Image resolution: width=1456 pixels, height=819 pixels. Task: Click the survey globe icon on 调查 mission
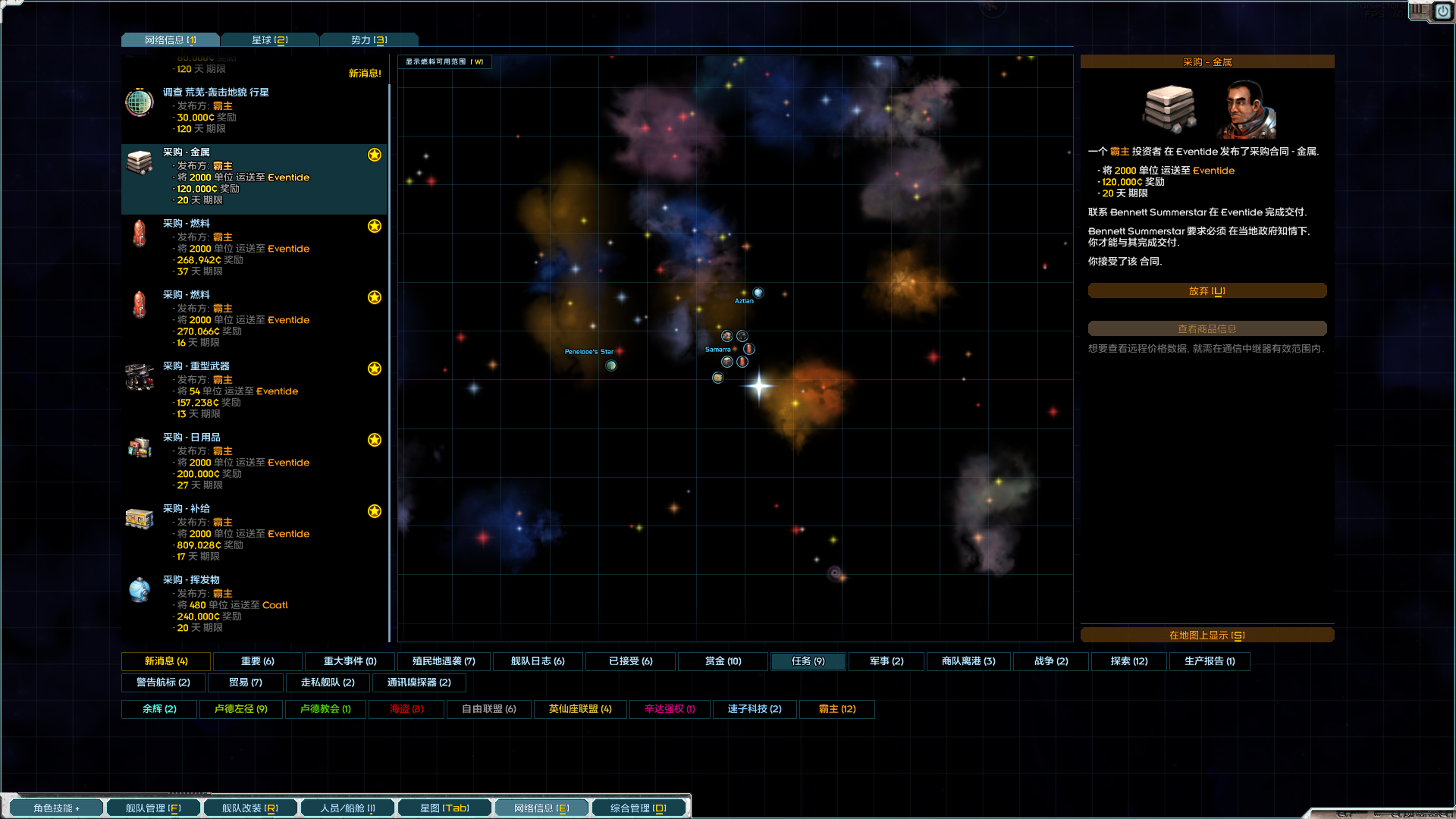tap(140, 103)
